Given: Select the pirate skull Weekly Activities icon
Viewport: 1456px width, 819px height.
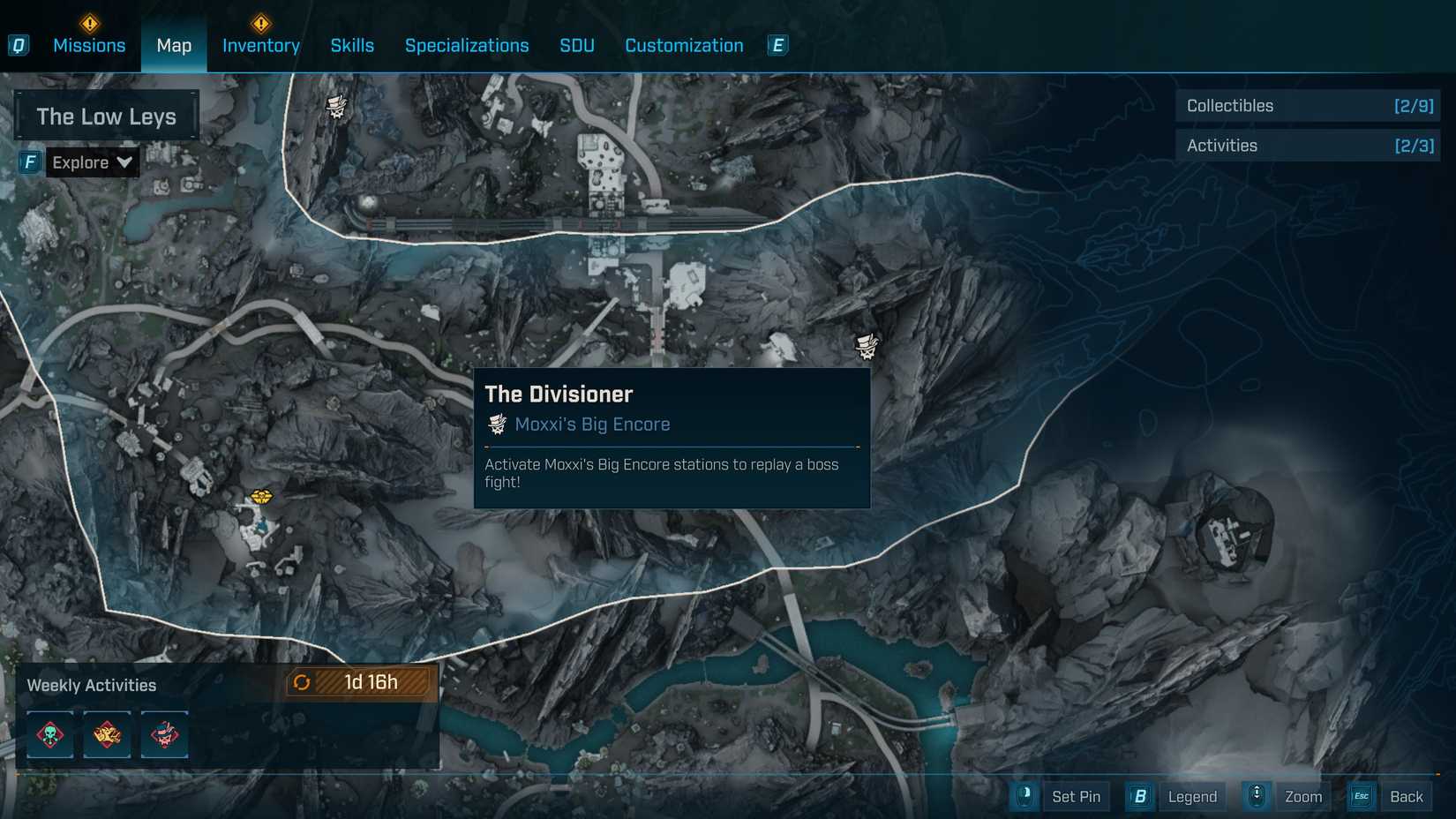Looking at the screenshot, I should [164, 734].
